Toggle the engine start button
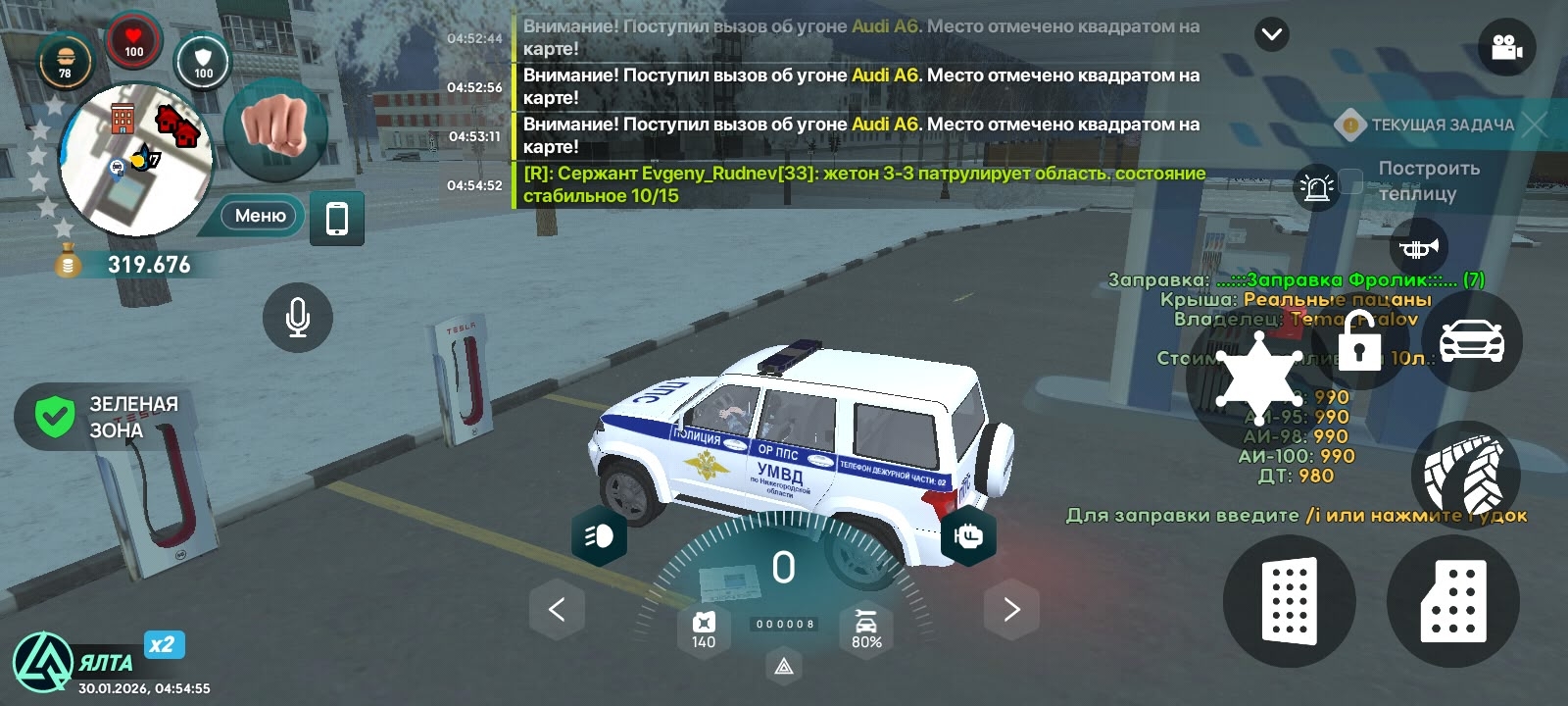Image resolution: width=1568 pixels, height=706 pixels. 968,535
